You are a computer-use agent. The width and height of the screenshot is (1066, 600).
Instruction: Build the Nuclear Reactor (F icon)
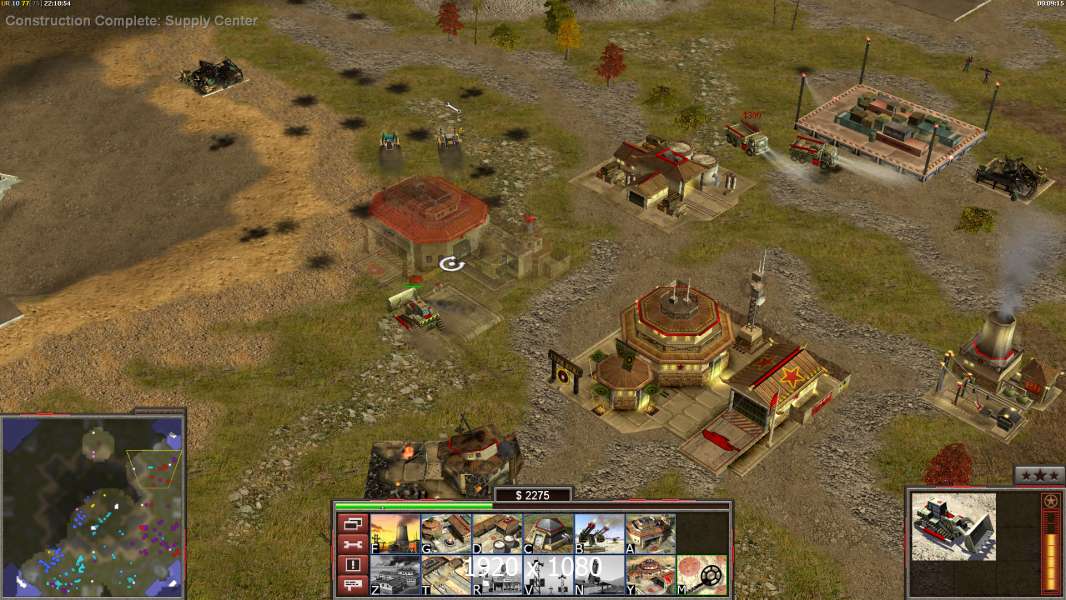pyautogui.click(x=395, y=533)
